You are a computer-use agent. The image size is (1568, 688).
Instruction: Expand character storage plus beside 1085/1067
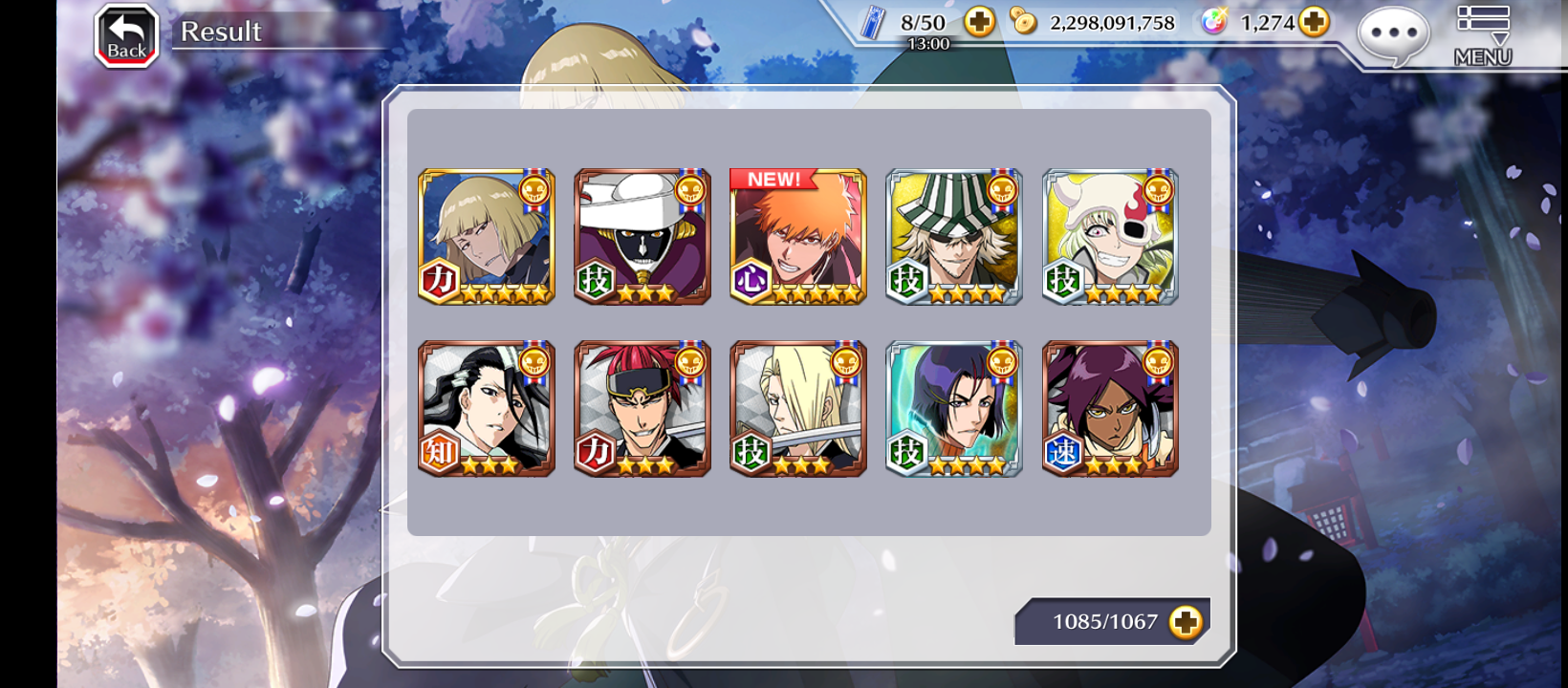point(1186,622)
